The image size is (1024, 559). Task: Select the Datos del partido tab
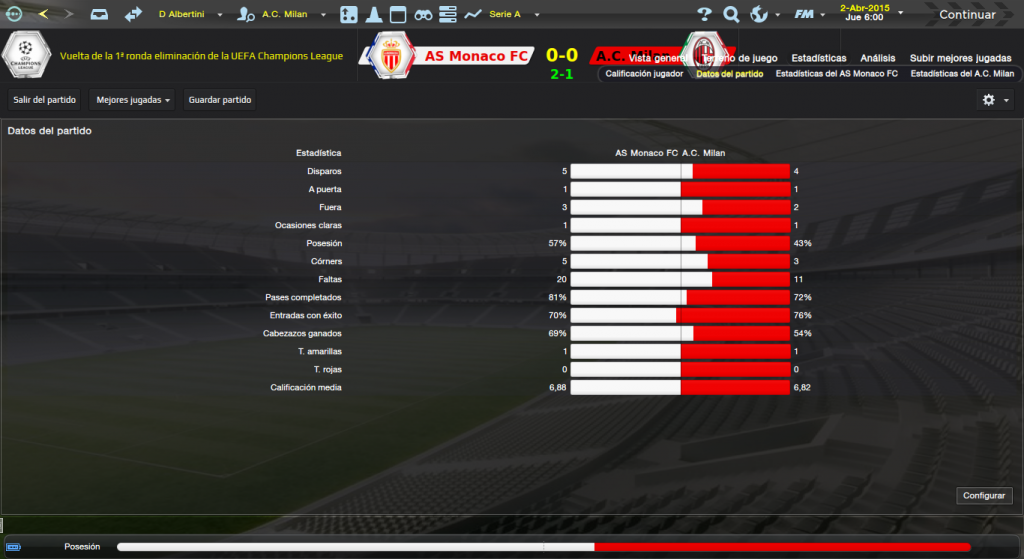coord(729,74)
